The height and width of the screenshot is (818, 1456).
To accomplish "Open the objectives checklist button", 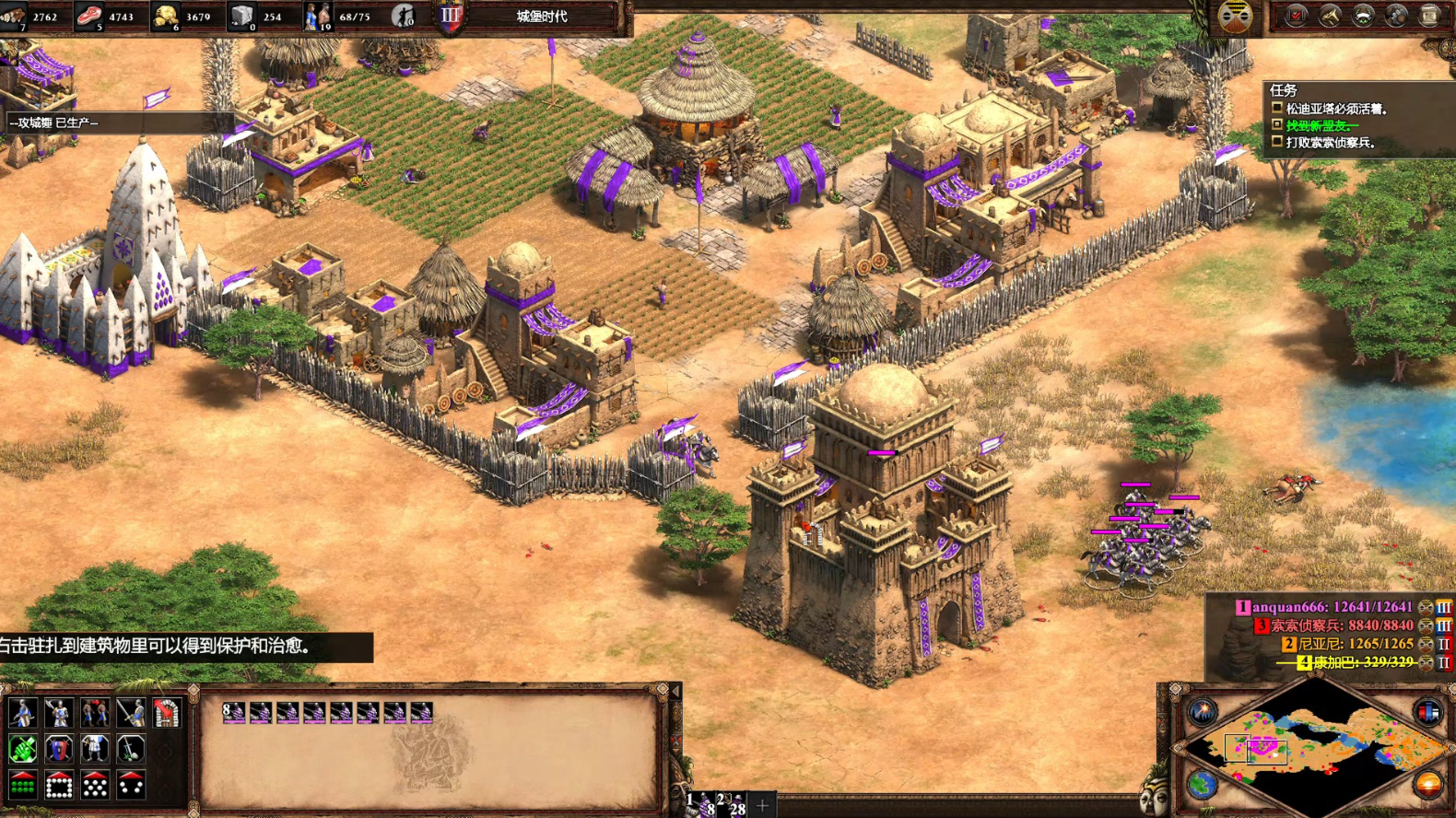I will (x=1296, y=16).
